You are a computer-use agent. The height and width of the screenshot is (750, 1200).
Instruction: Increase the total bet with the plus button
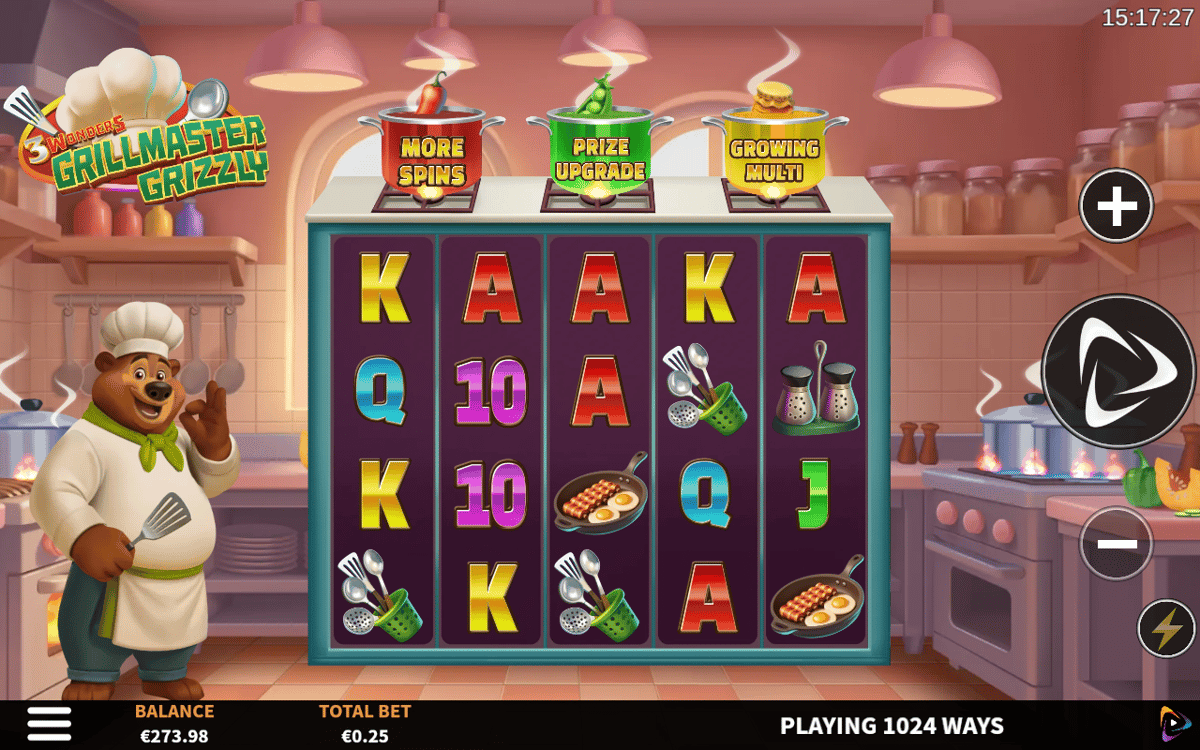[x=1116, y=207]
